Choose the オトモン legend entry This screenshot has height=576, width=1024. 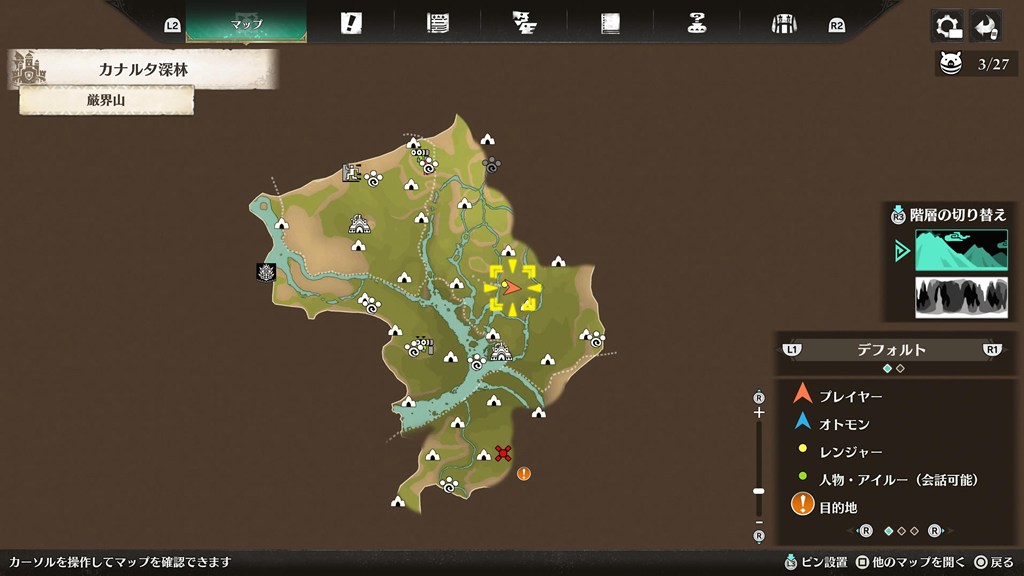844,424
